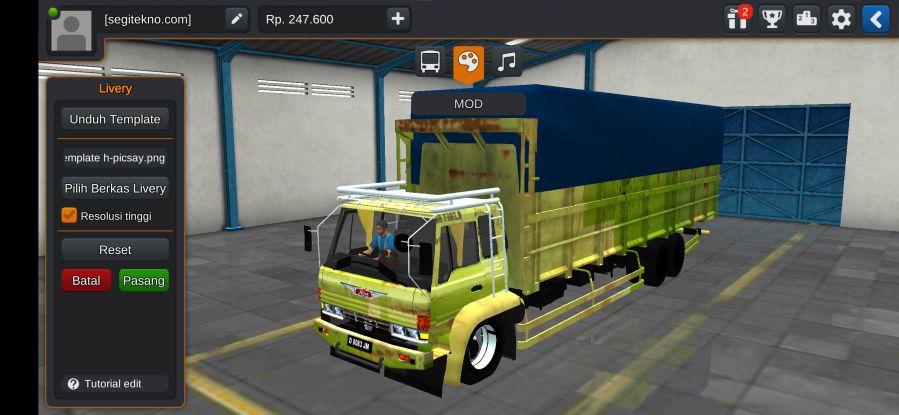Open the music note tab
899x415 pixels.
tap(507, 62)
